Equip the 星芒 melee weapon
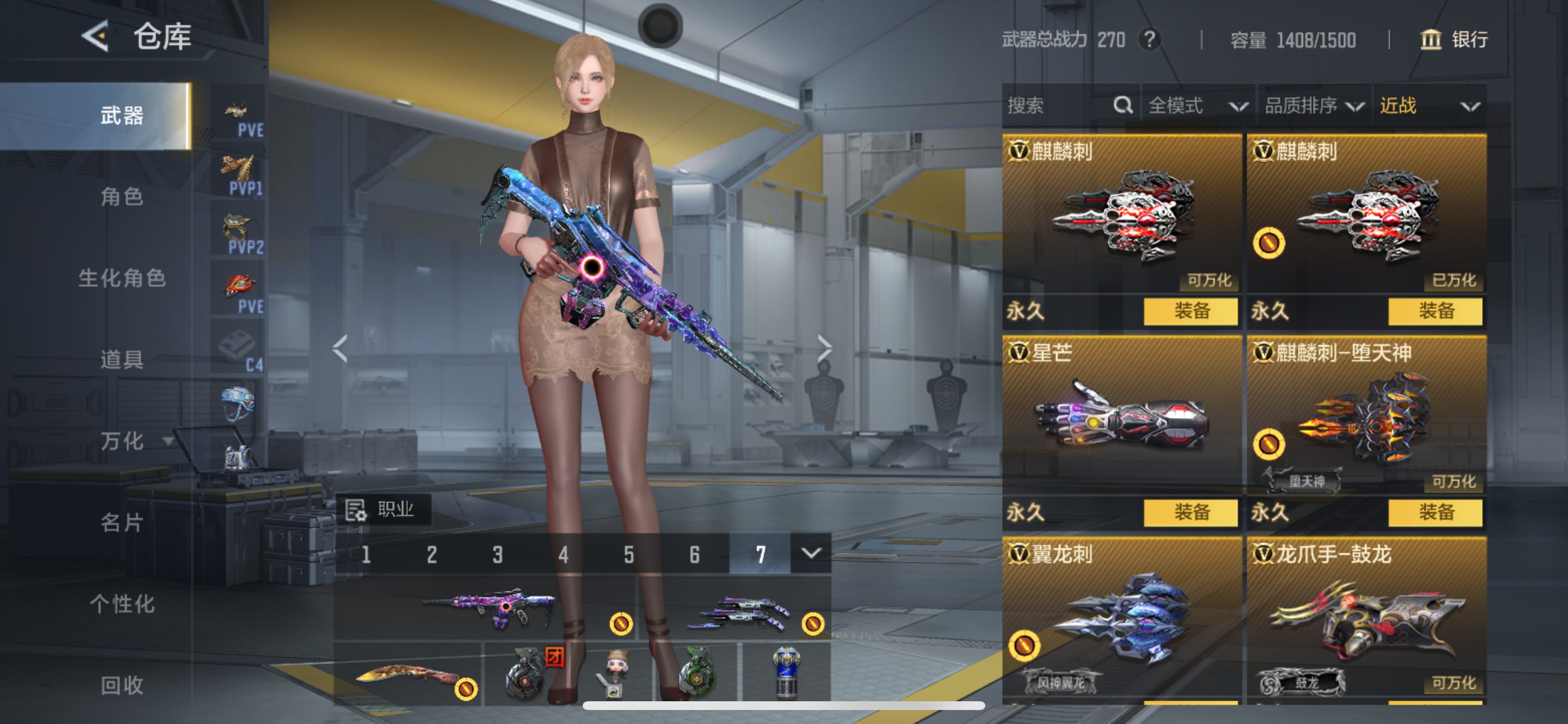Screen dimensions: 1568x724 click(1191, 512)
